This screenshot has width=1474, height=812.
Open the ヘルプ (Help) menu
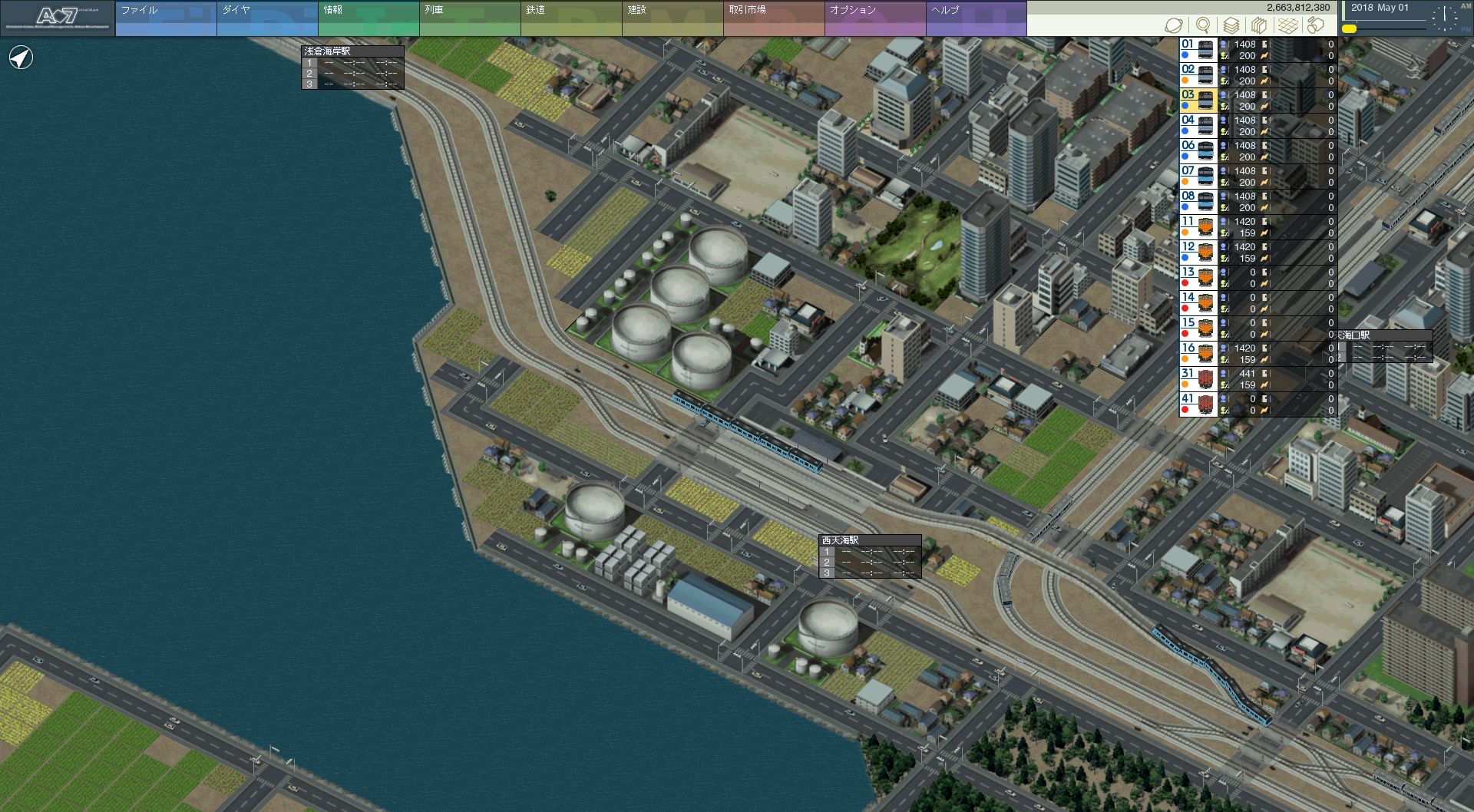pos(976,18)
